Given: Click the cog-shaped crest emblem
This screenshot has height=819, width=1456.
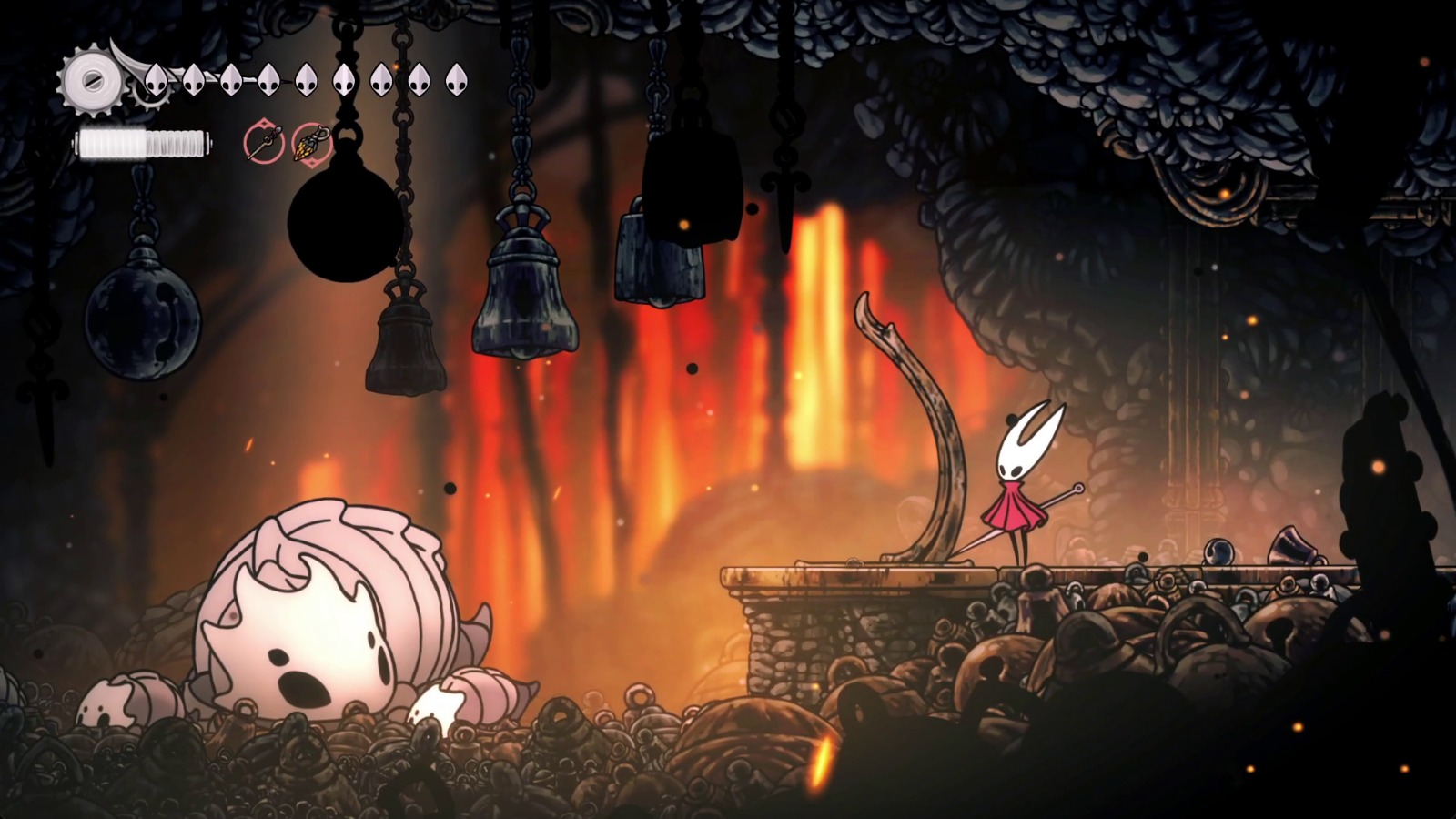Looking at the screenshot, I should (91, 80).
